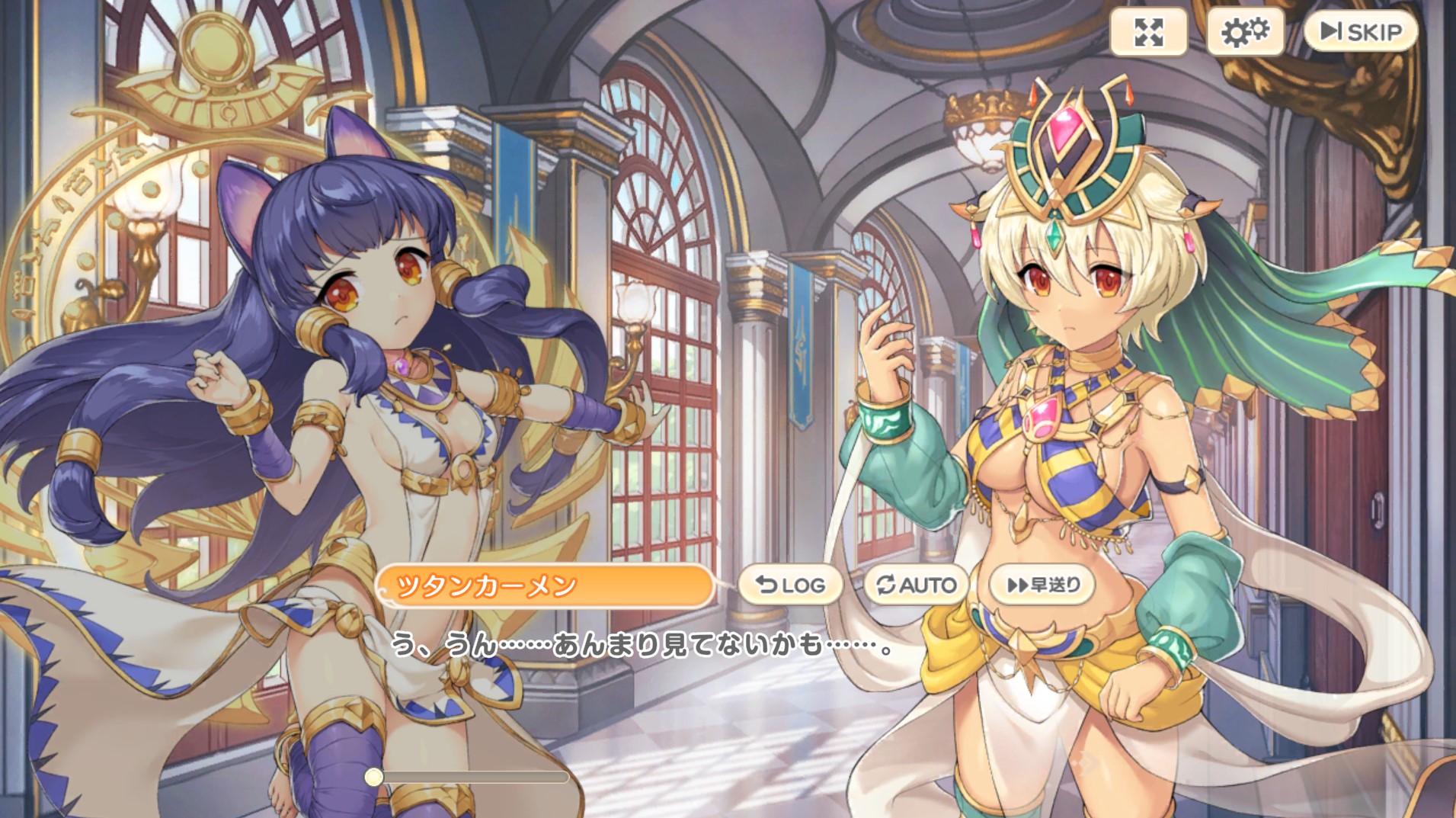Screen dimensions: 1456x818
Task: Open the dialogue LOG
Action: point(790,585)
